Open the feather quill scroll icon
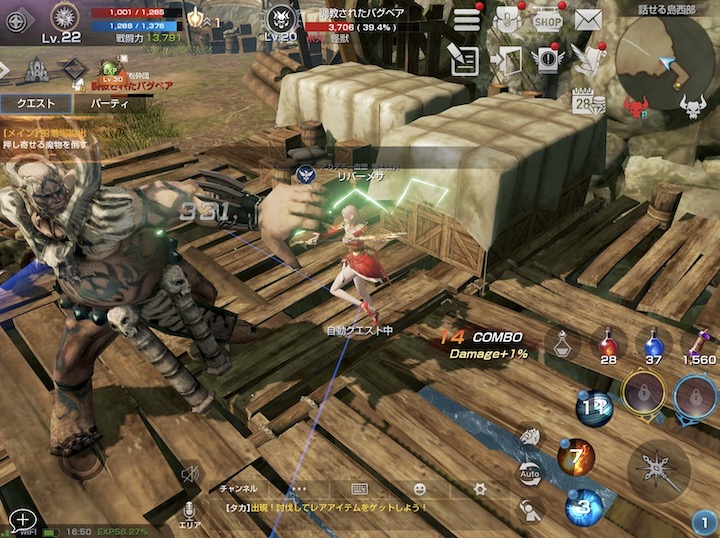The width and height of the screenshot is (720, 538). [590, 59]
